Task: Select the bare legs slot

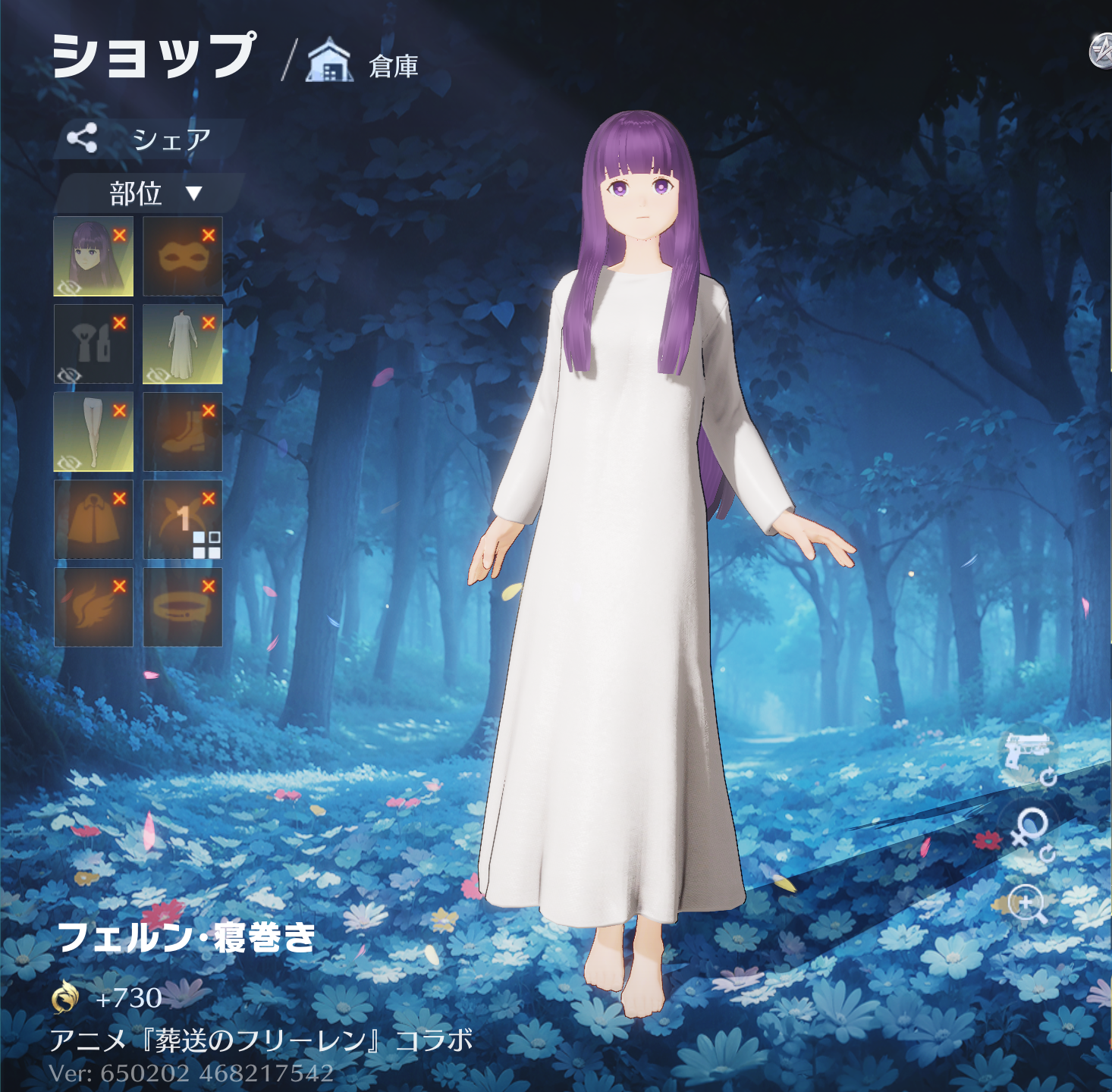Action: [93, 431]
